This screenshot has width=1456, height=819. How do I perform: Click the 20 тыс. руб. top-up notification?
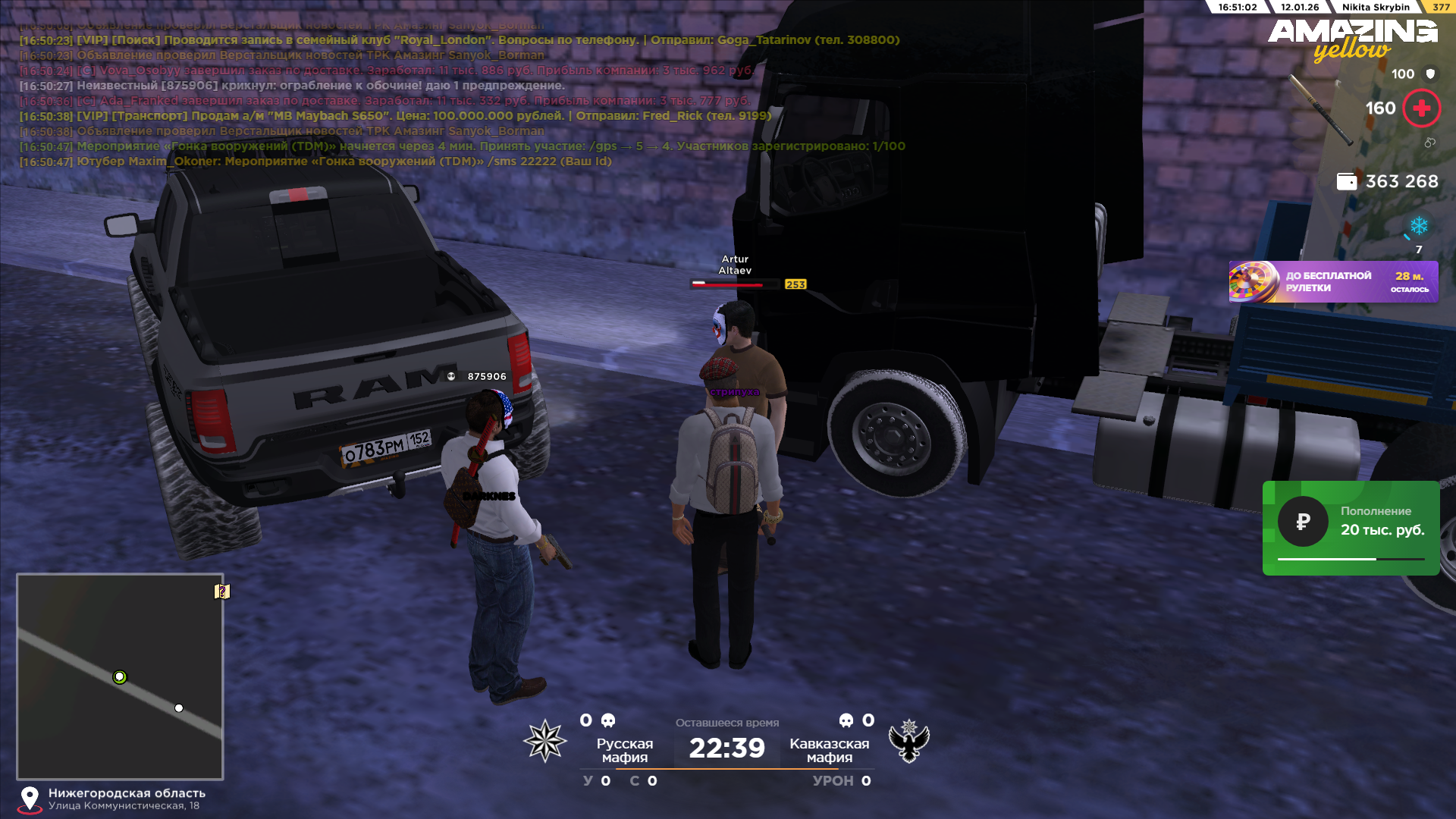click(x=1351, y=528)
